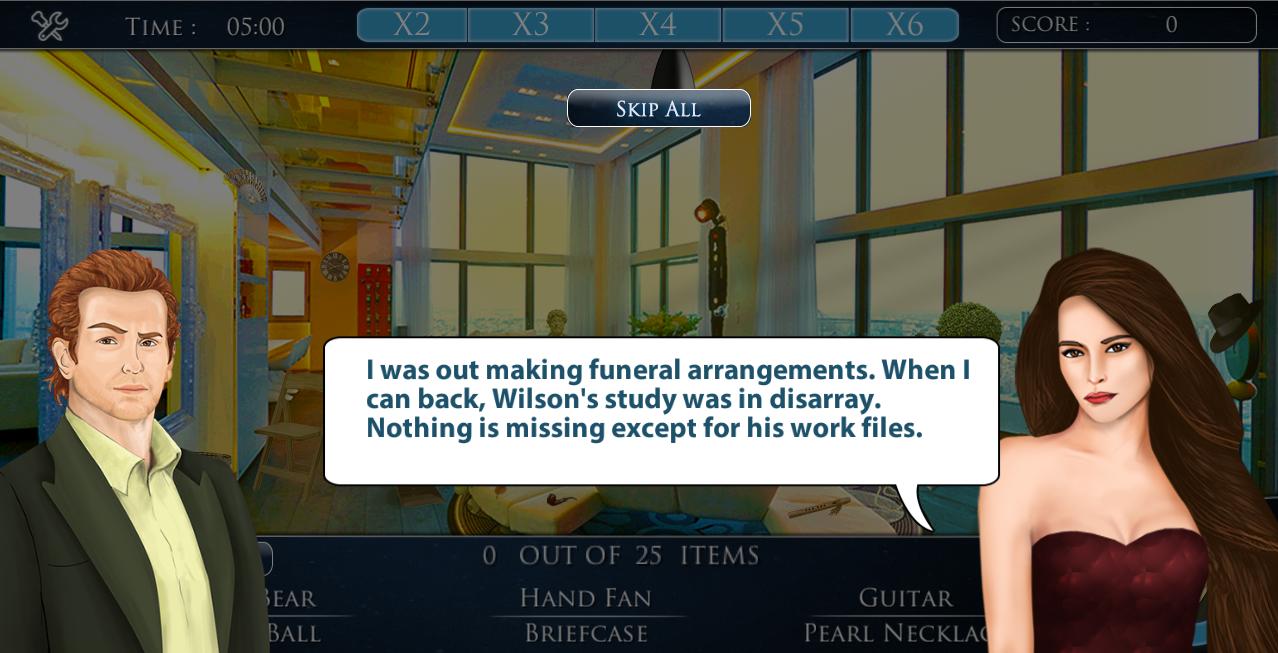The height and width of the screenshot is (653, 1278).
Task: Advance the dialogue by clicking the speech bubble
Action: click(660, 410)
